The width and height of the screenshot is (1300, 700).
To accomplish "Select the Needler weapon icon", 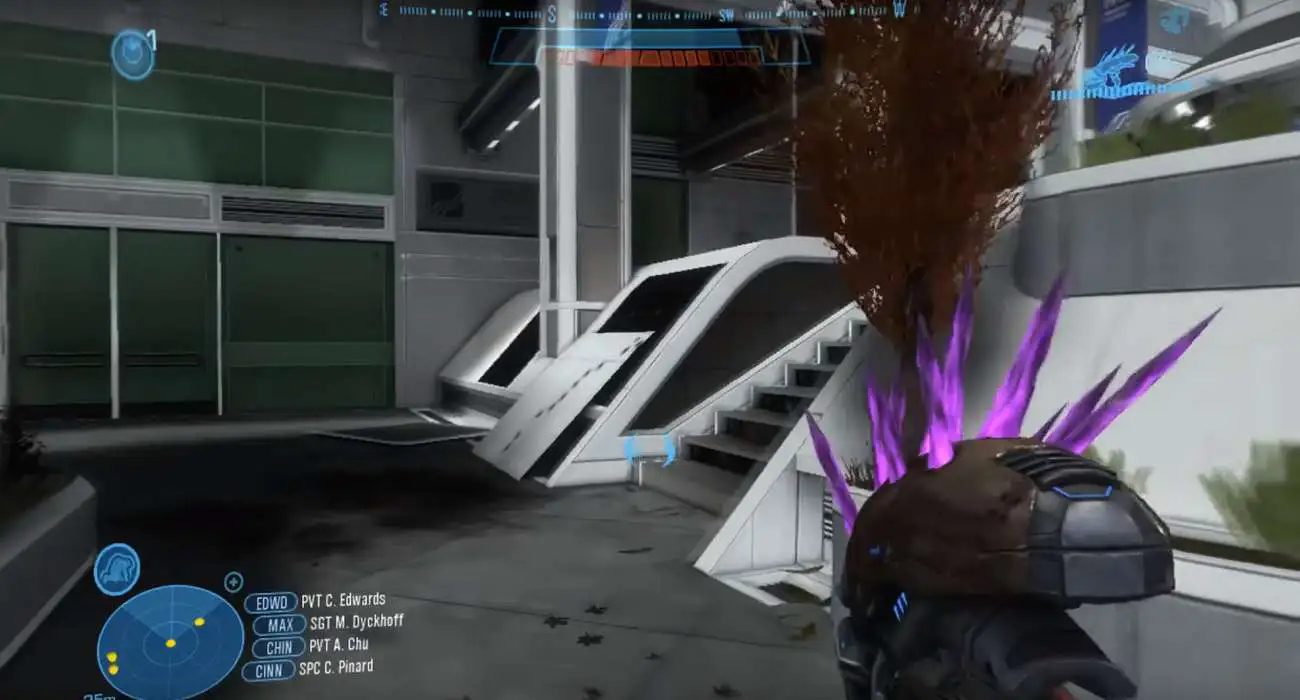I will (x=1111, y=73).
